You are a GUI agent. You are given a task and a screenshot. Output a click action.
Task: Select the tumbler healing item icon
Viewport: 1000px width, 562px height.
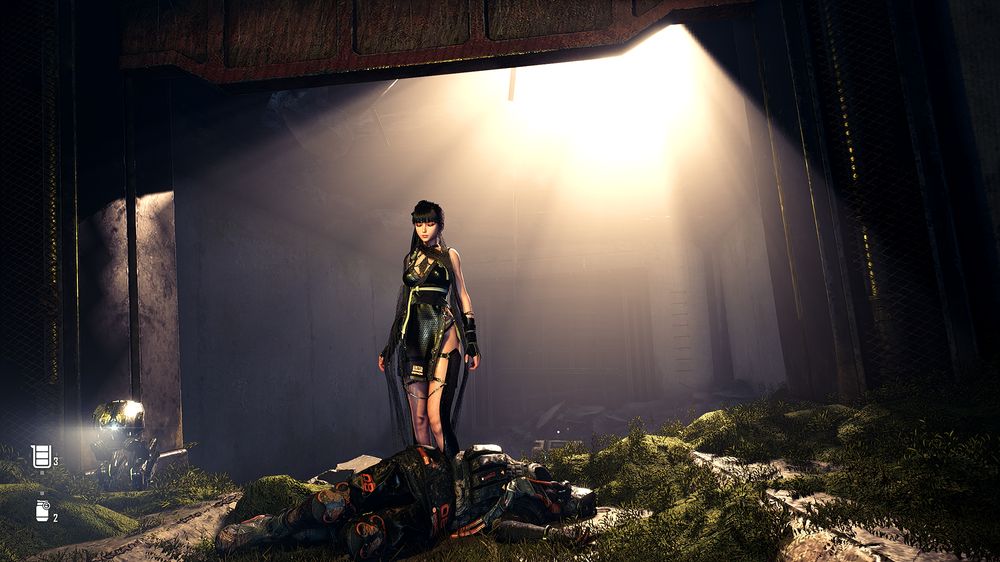41,457
